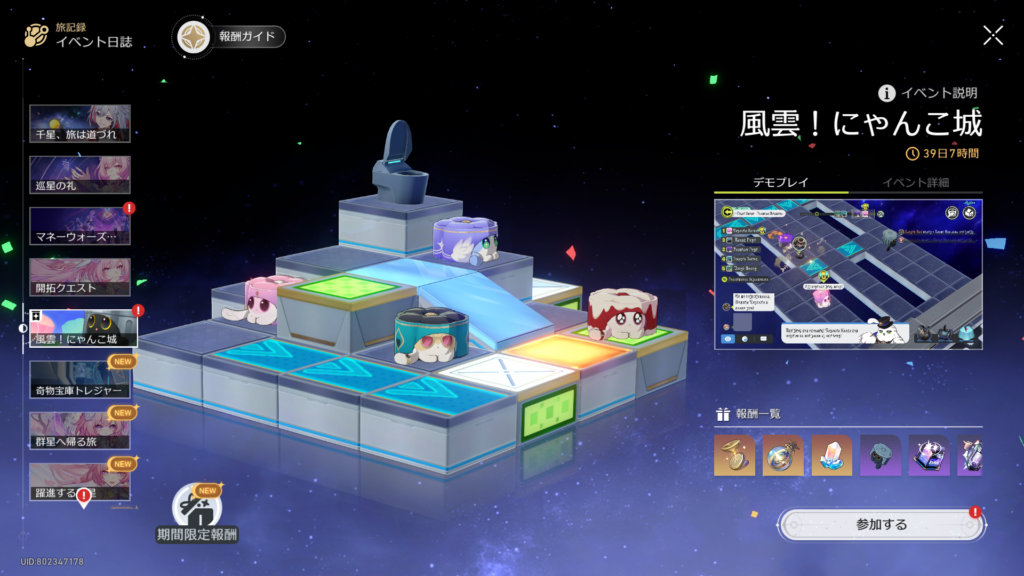The height and width of the screenshot is (576, 1024).
Task: Select the 千星、旅は道づれ event
Action: [x=80, y=124]
